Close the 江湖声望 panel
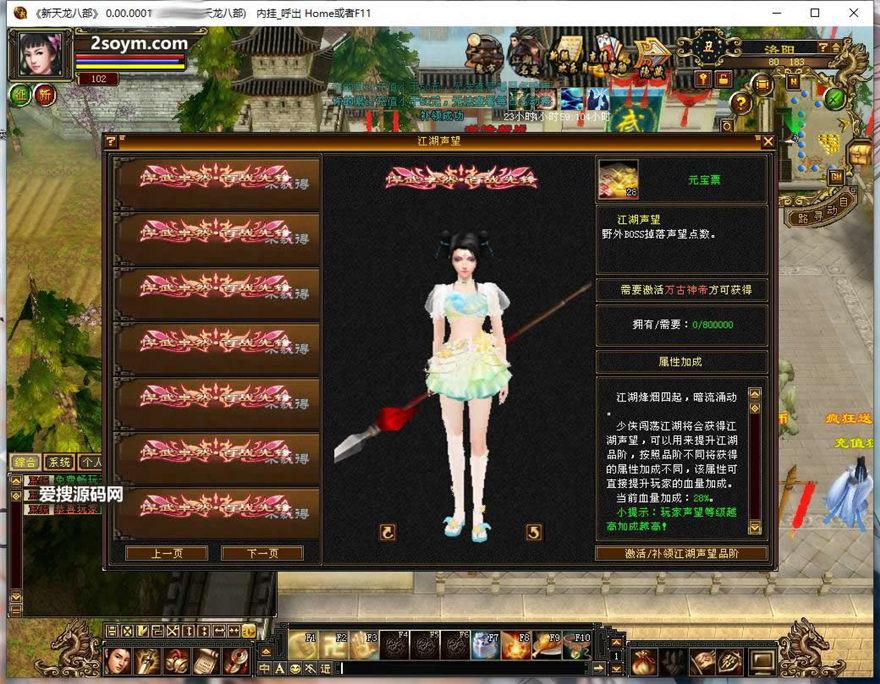 767,142
